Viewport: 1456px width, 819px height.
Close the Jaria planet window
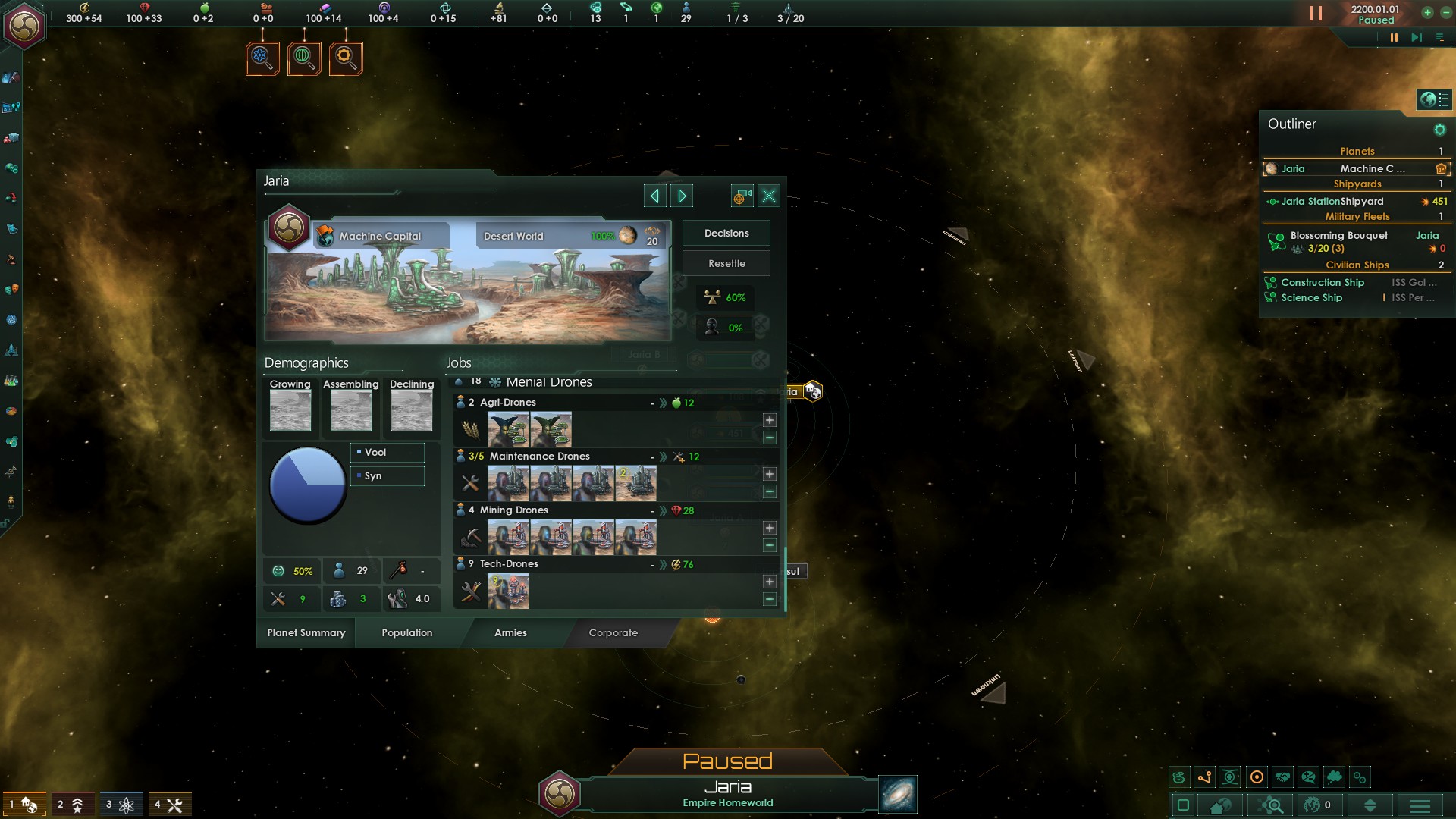pyautogui.click(x=769, y=196)
